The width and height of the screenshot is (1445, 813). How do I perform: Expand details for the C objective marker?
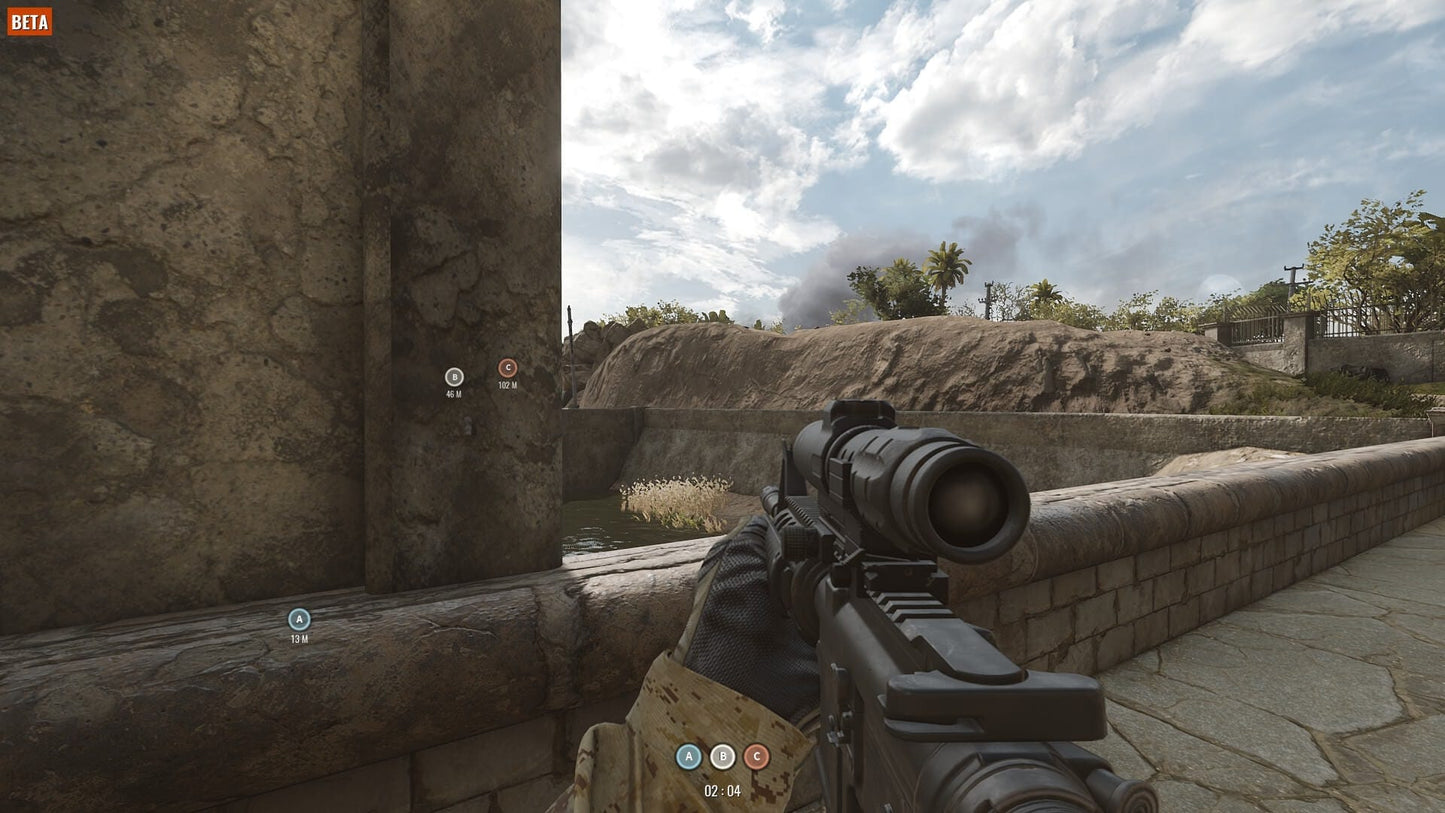(508, 367)
